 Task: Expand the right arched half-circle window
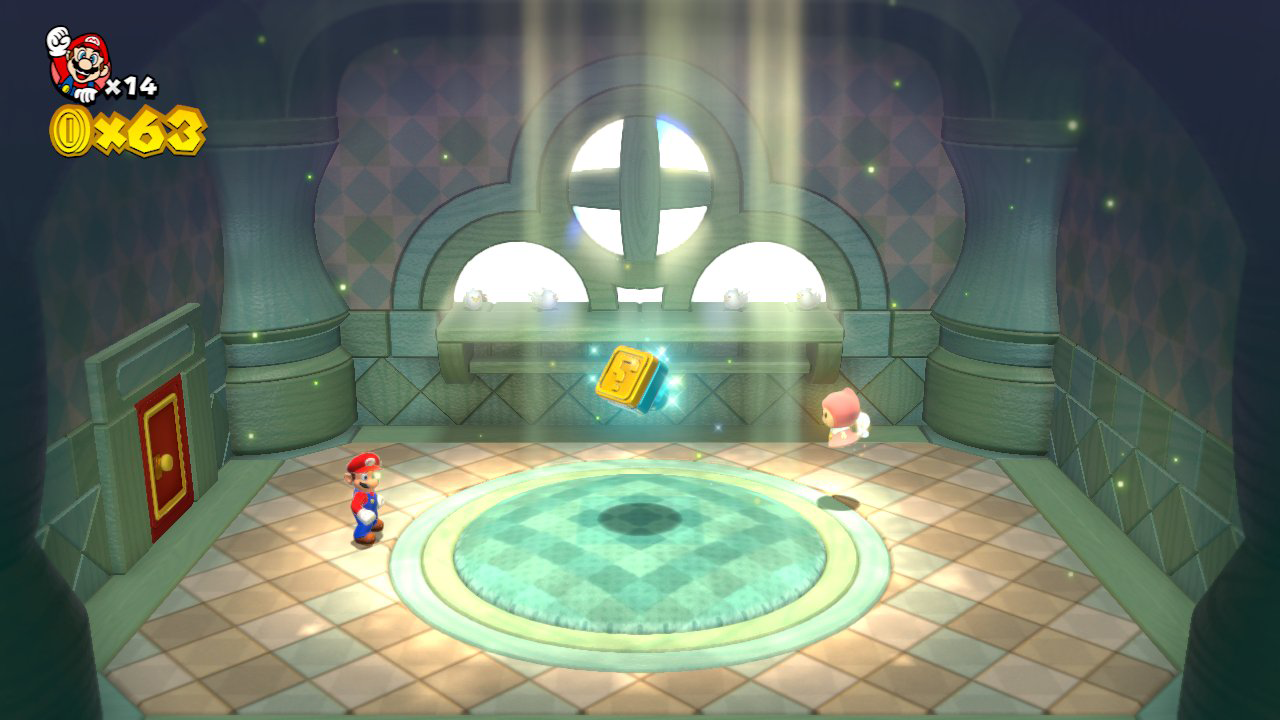pyautogui.click(x=760, y=275)
